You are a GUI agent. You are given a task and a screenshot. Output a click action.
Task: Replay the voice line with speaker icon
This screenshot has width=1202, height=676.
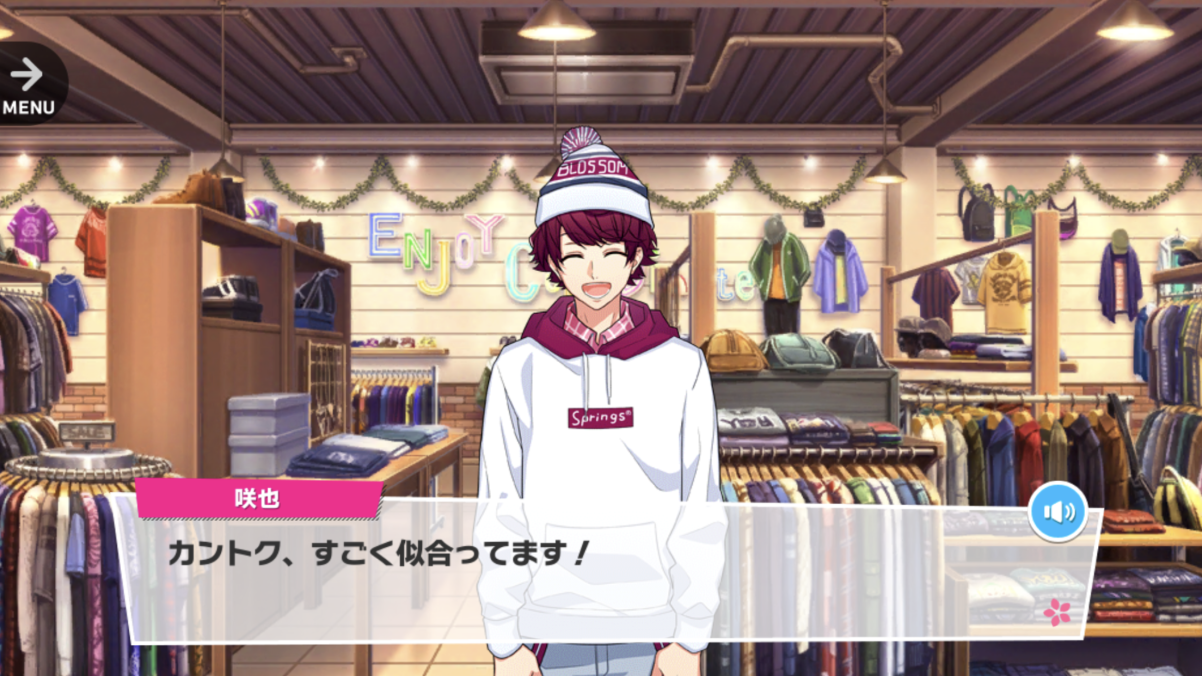[1058, 512]
